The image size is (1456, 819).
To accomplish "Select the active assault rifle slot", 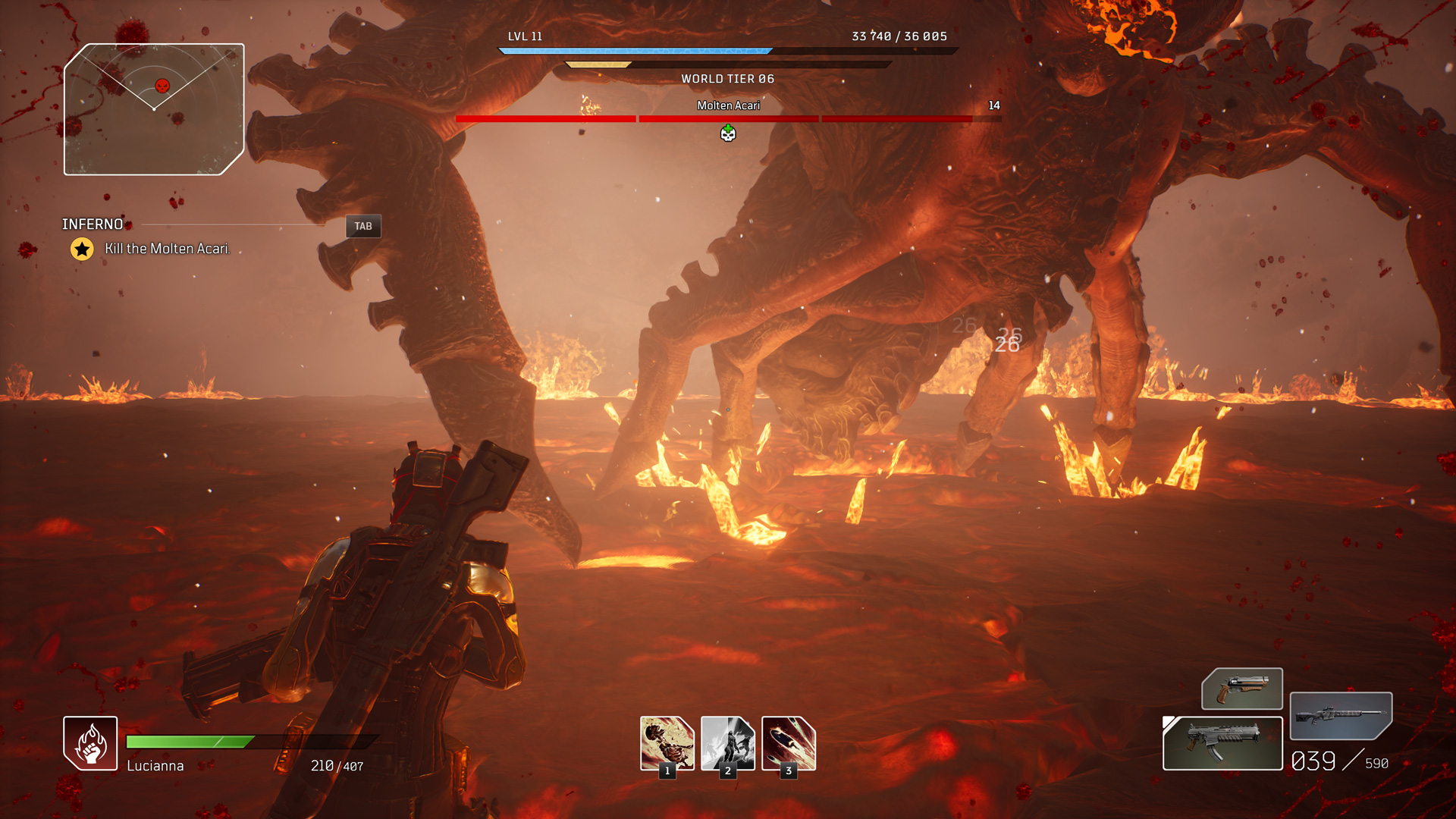I will tap(1222, 743).
